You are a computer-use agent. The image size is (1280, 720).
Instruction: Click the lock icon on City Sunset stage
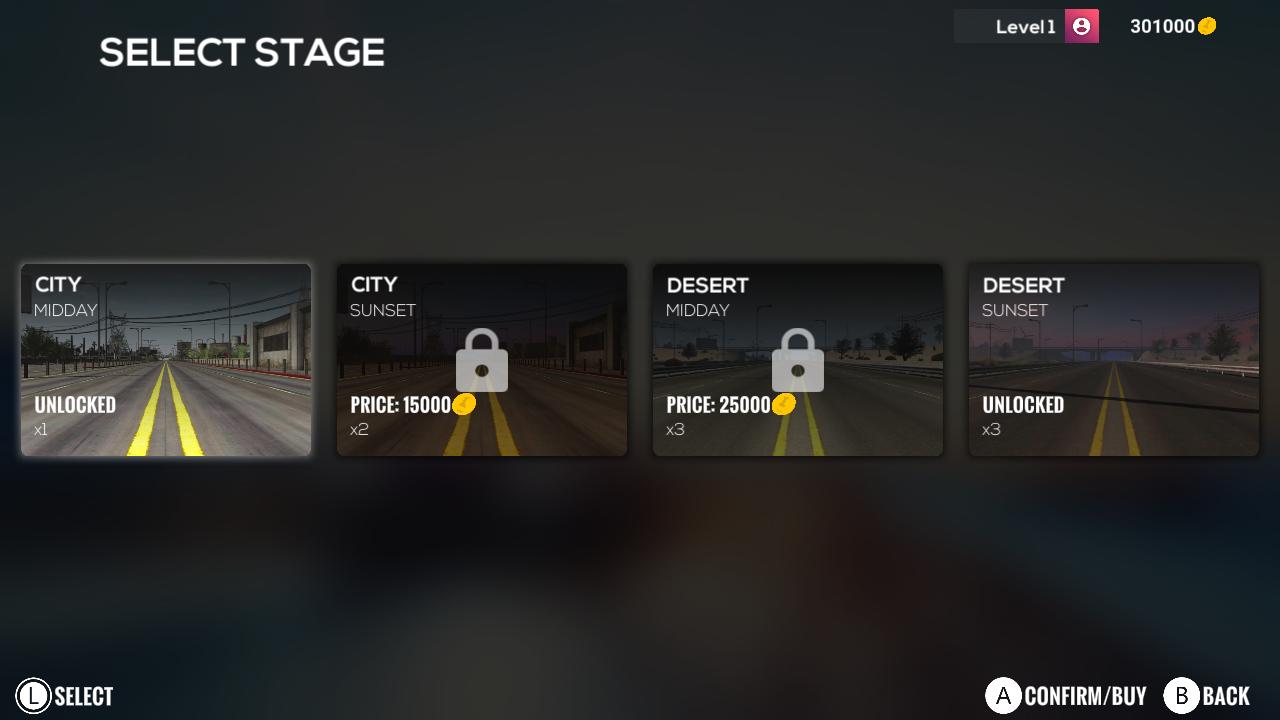481,360
